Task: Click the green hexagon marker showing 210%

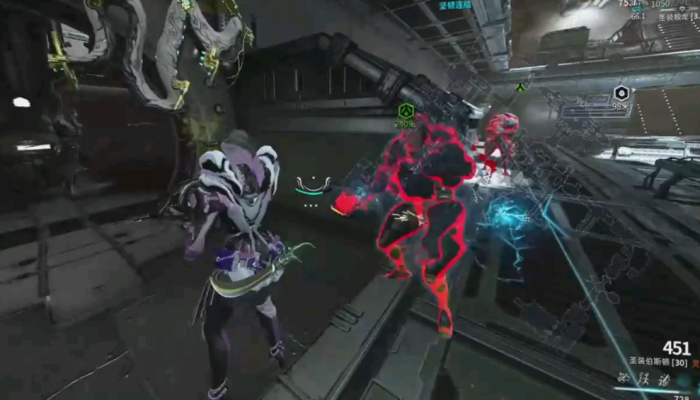Action: (405, 110)
